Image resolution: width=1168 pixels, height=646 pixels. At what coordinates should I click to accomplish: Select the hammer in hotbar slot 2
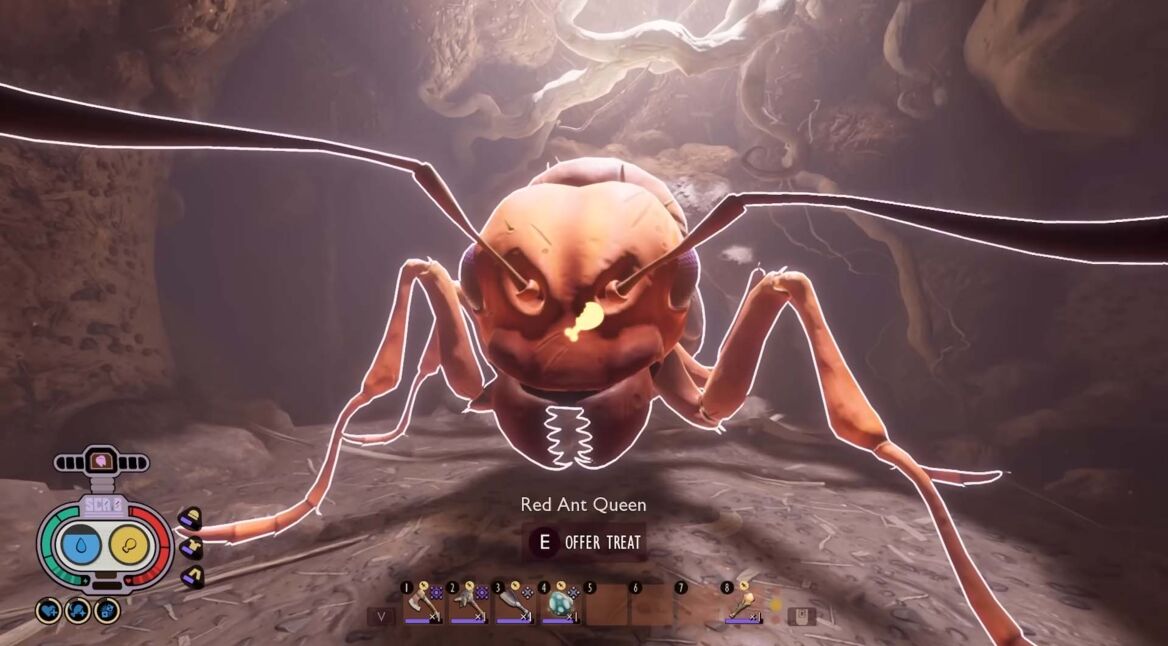[x=468, y=606]
